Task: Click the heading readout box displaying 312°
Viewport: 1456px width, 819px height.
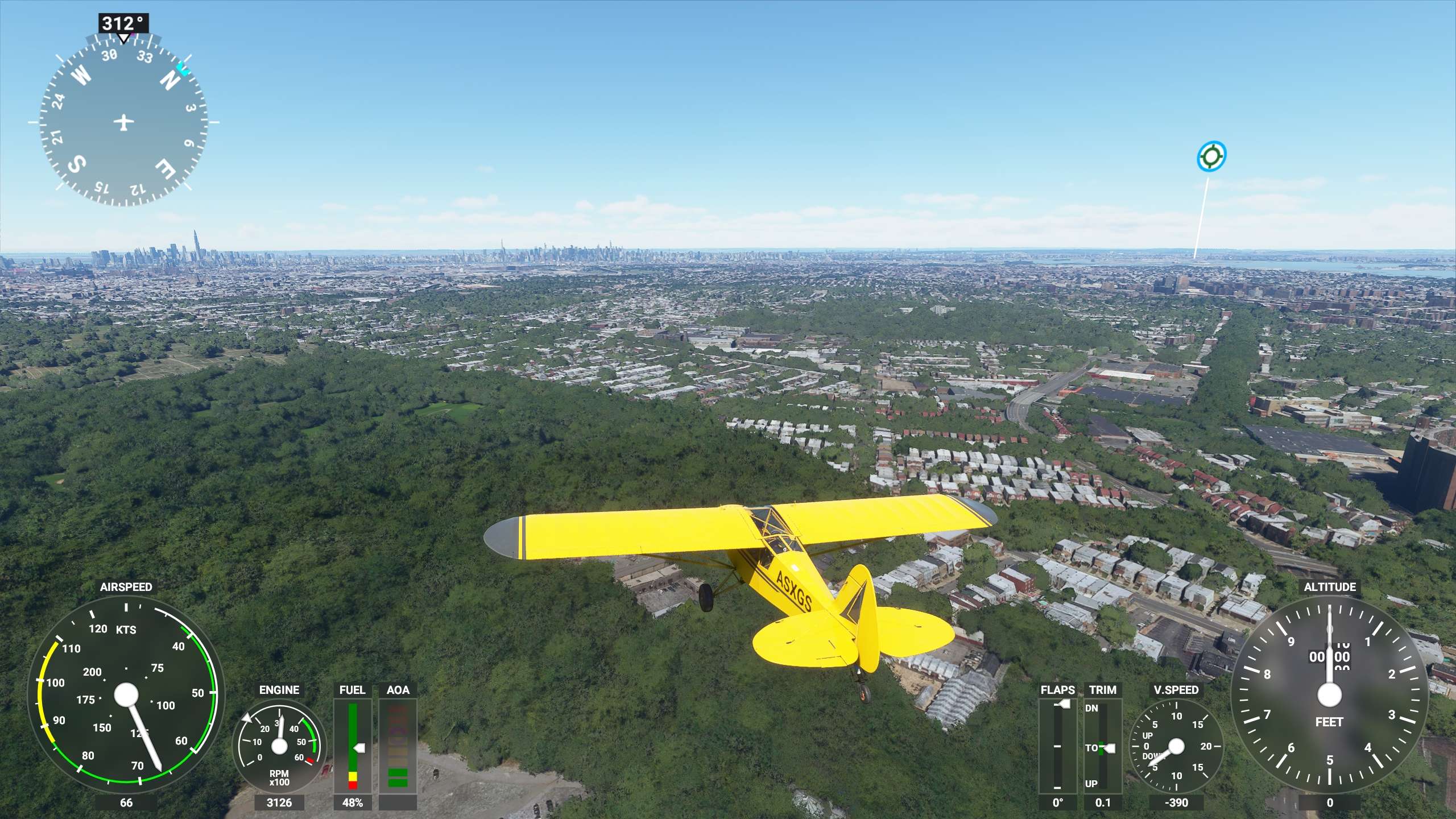Action: tap(124, 23)
